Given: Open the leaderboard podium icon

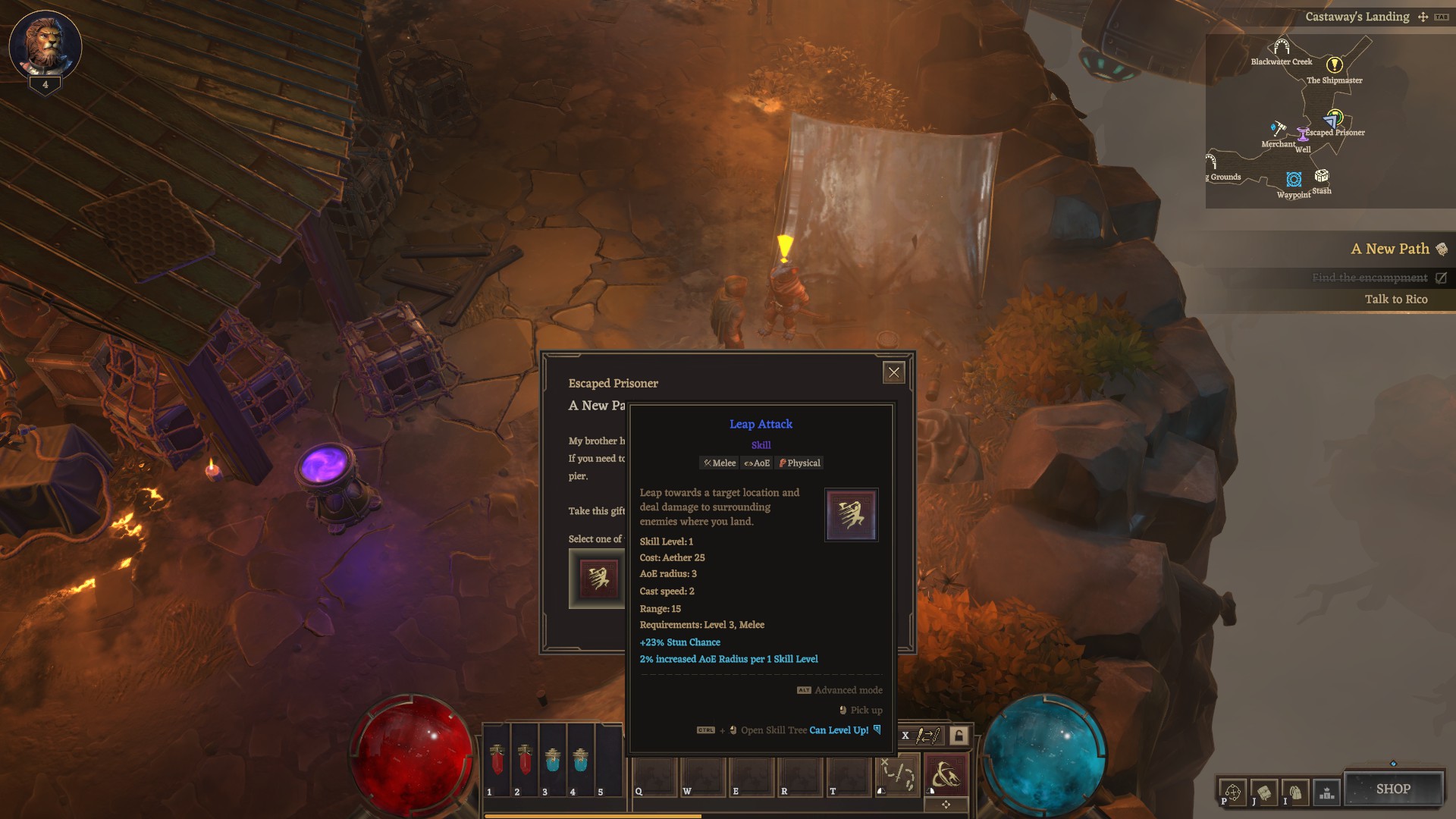Looking at the screenshot, I should [x=1326, y=793].
